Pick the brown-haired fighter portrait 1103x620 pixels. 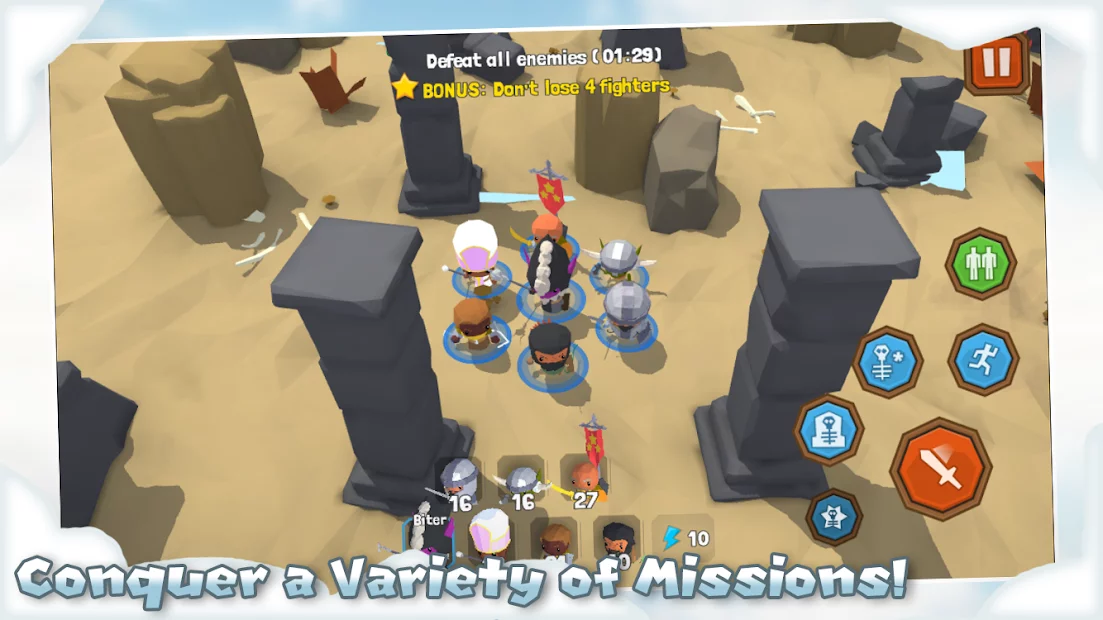[x=553, y=540]
